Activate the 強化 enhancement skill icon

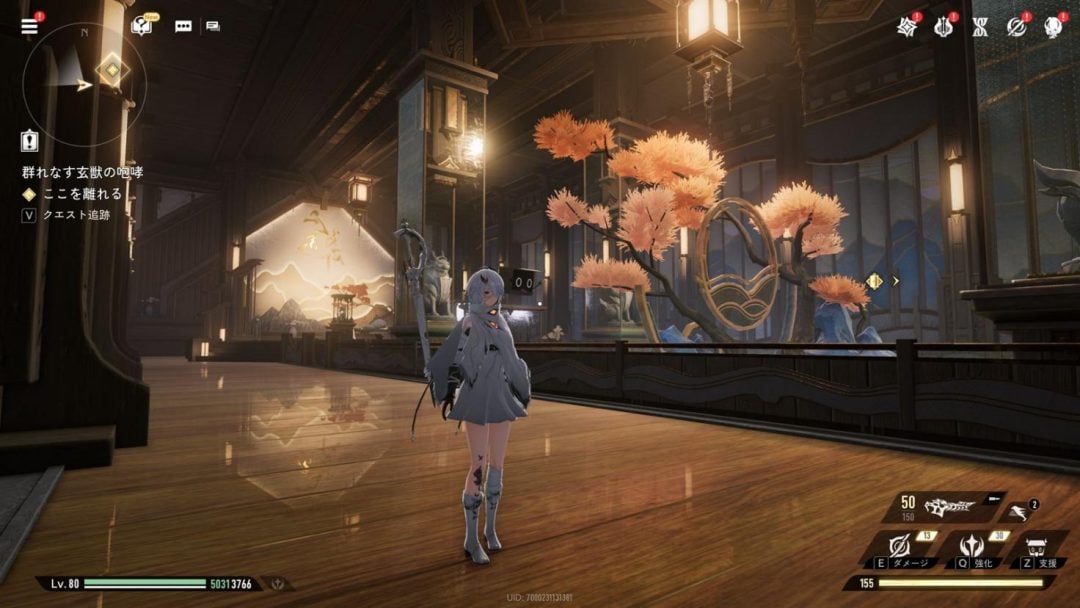969,547
